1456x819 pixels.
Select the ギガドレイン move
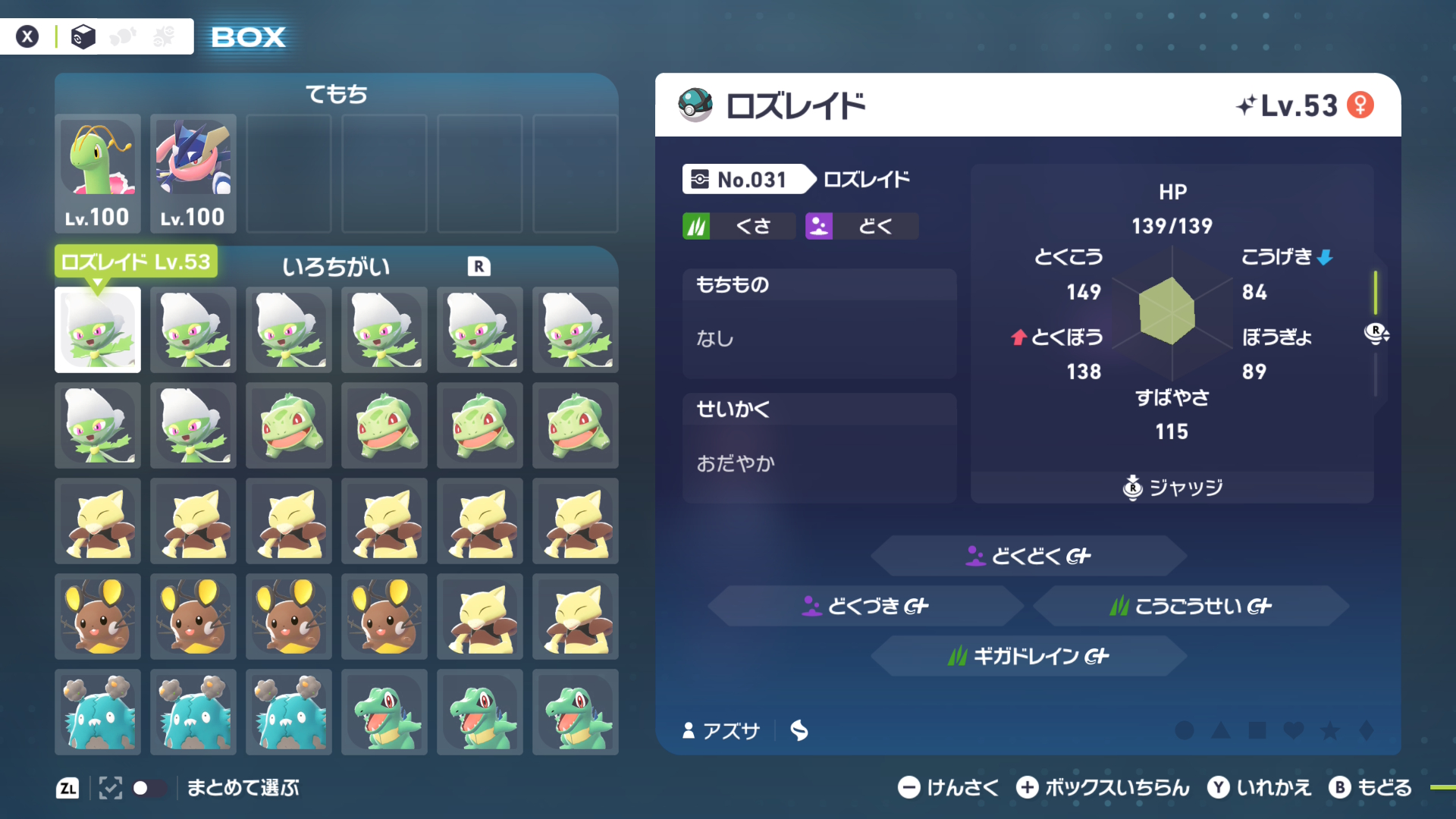pyautogui.click(x=1028, y=656)
